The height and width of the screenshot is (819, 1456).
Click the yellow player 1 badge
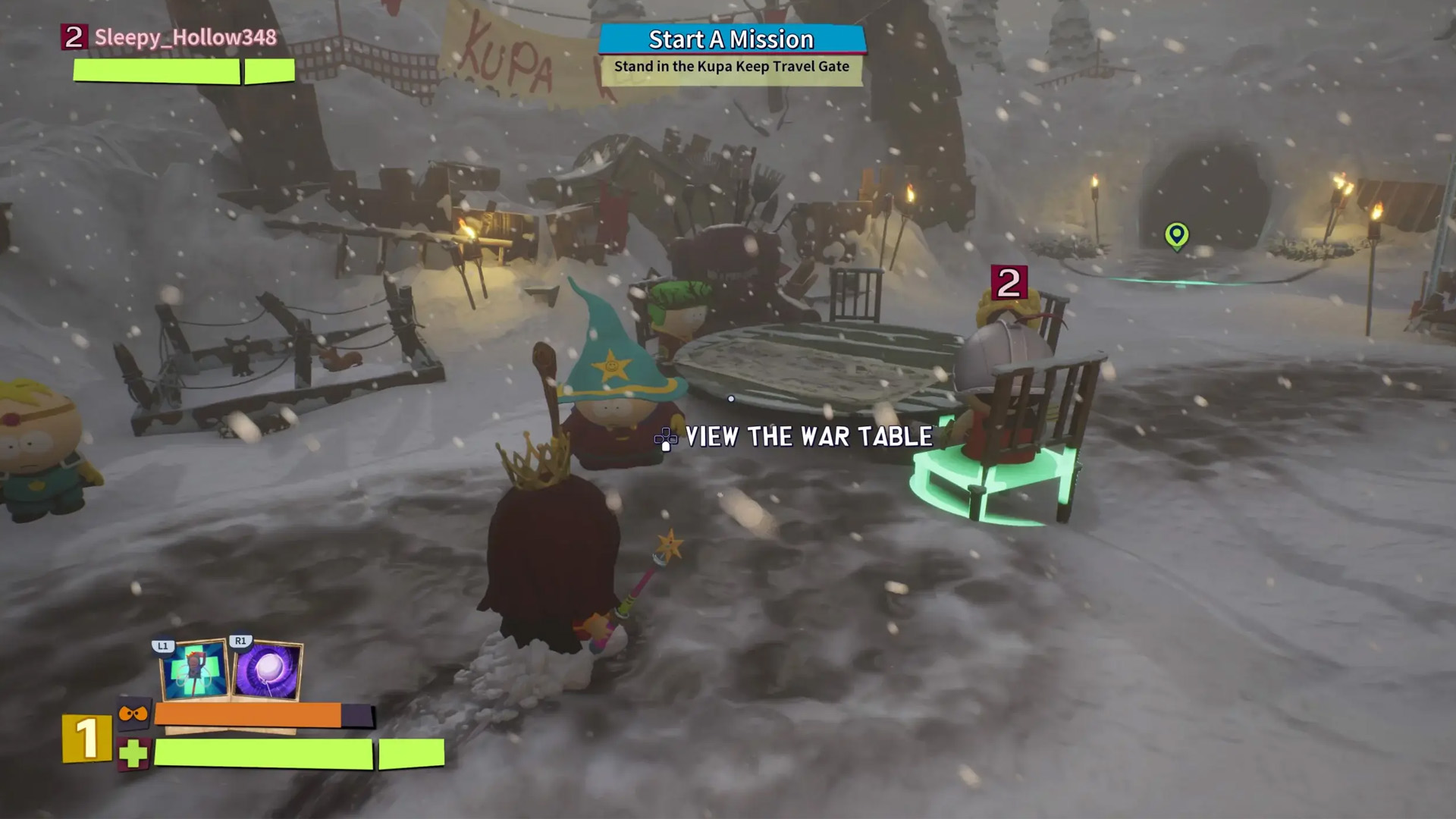[x=86, y=738]
